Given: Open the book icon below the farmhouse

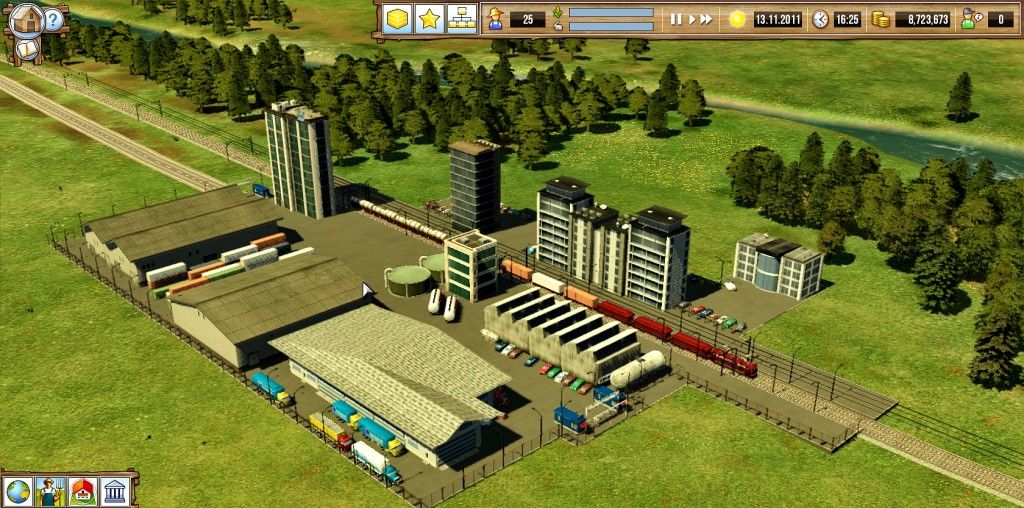Looking at the screenshot, I should [25, 47].
